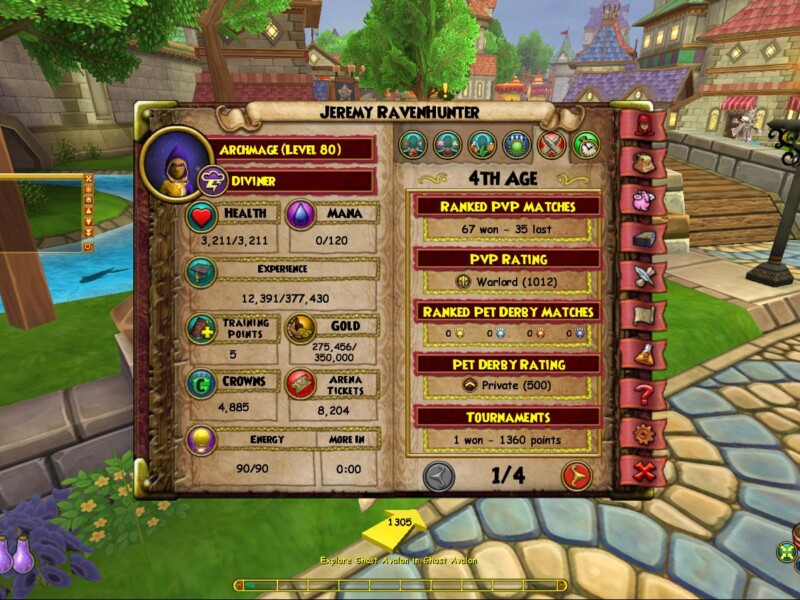Open the orange potion flask tab
800x600 pixels.
click(643, 353)
